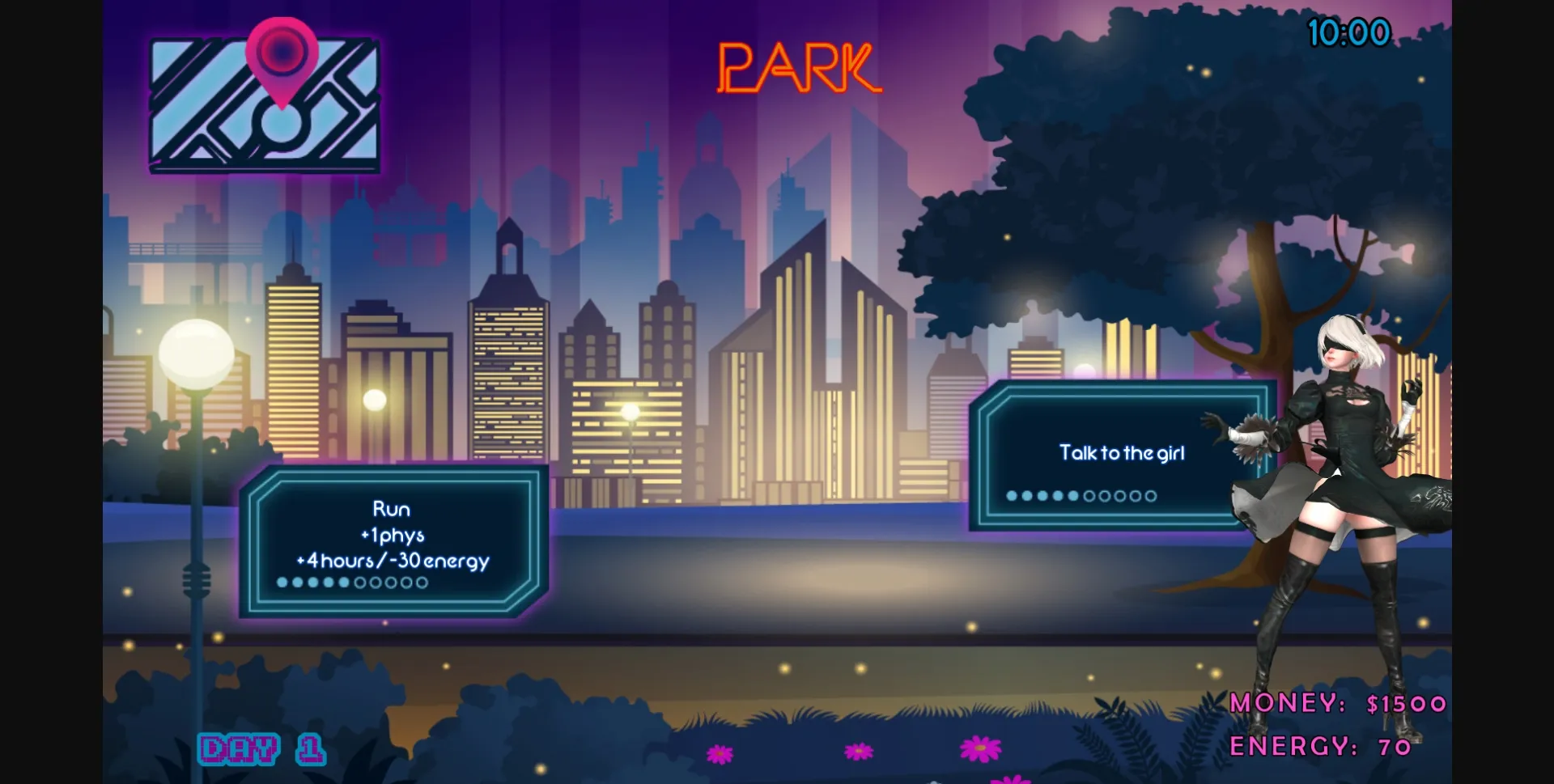The height and width of the screenshot is (784, 1554).
Task: Click Talk to the girl
Action: 1121,452
